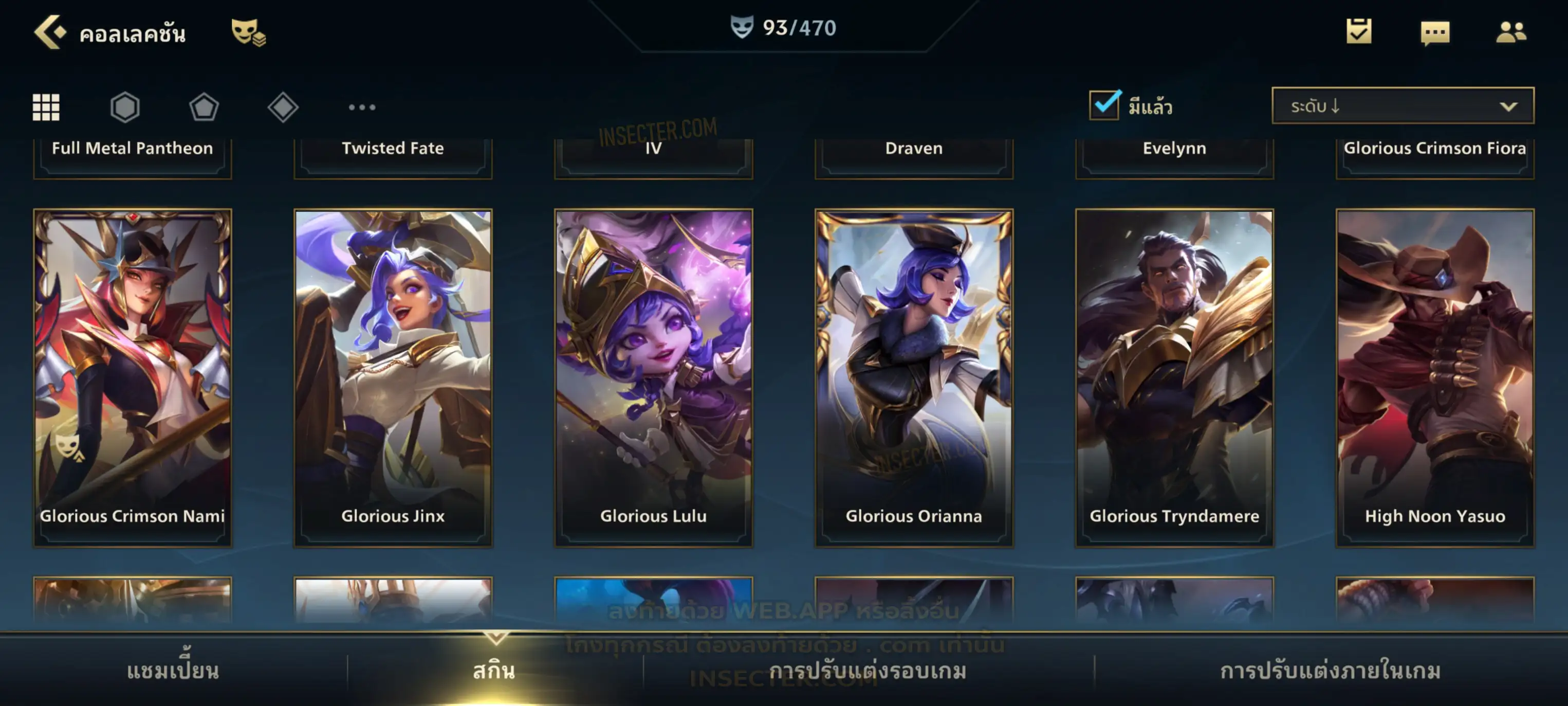Open the mask and coins icon

tap(248, 32)
